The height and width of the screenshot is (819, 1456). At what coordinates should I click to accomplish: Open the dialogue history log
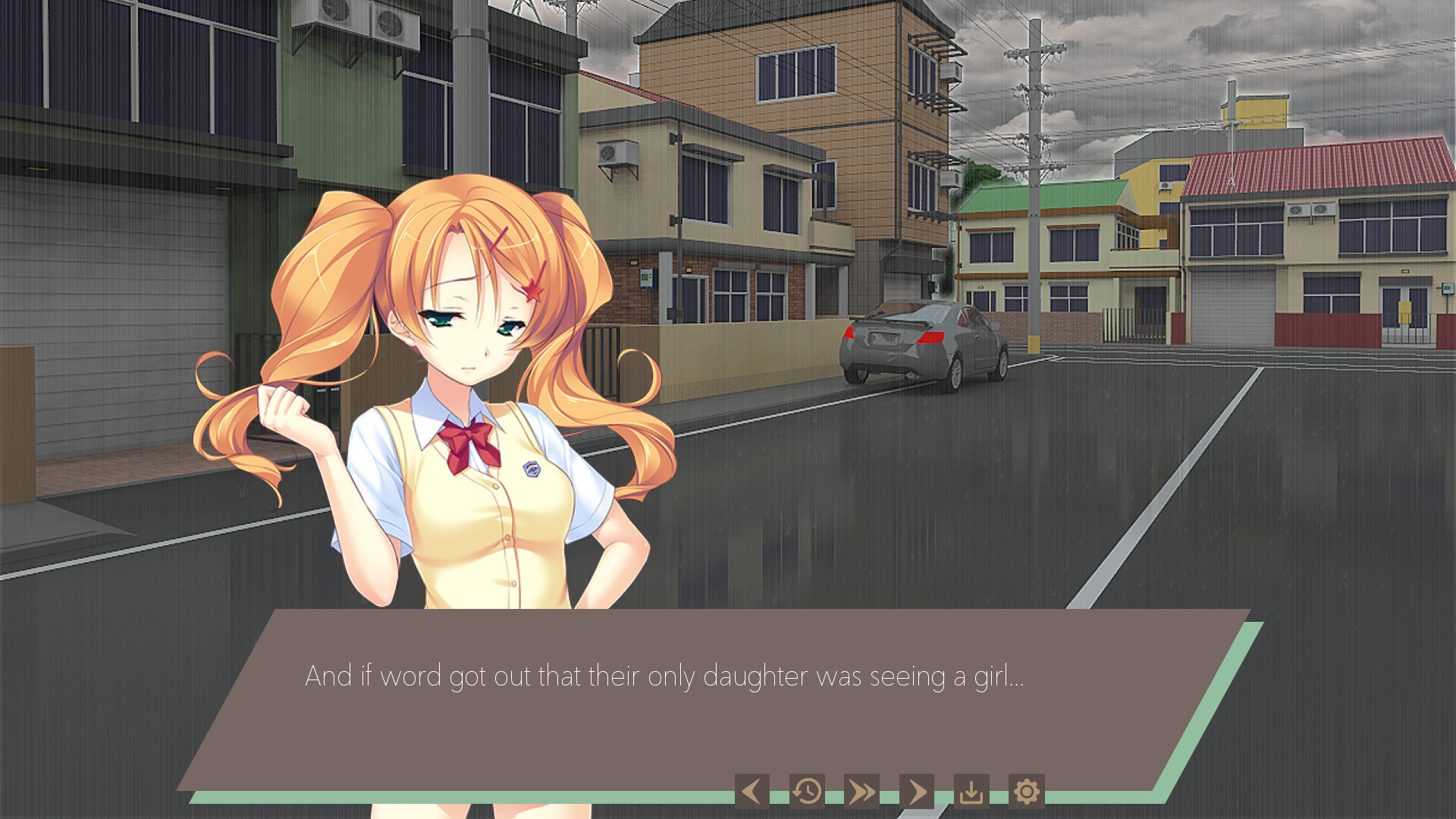(807, 792)
